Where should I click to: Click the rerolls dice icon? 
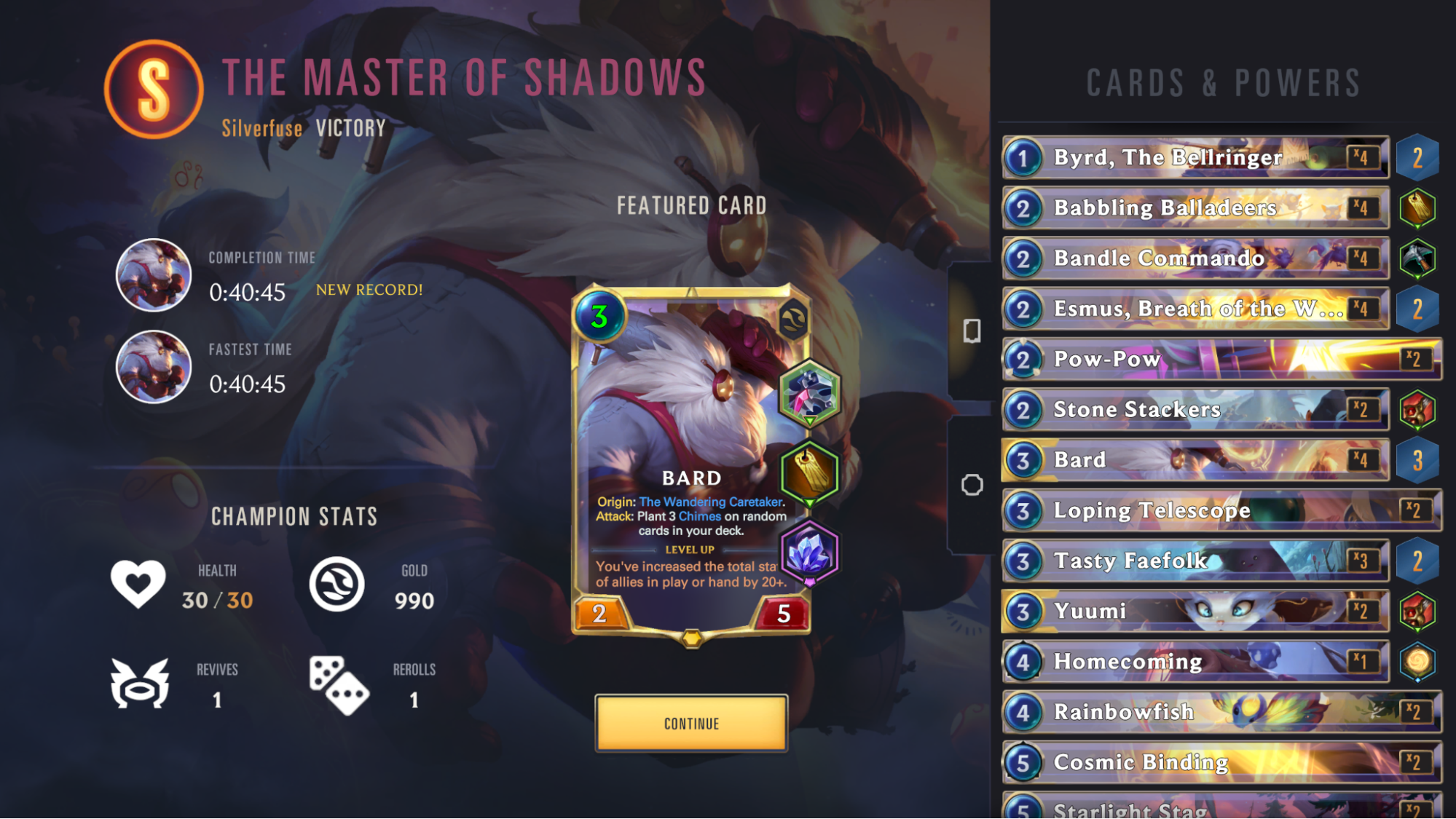tap(339, 685)
